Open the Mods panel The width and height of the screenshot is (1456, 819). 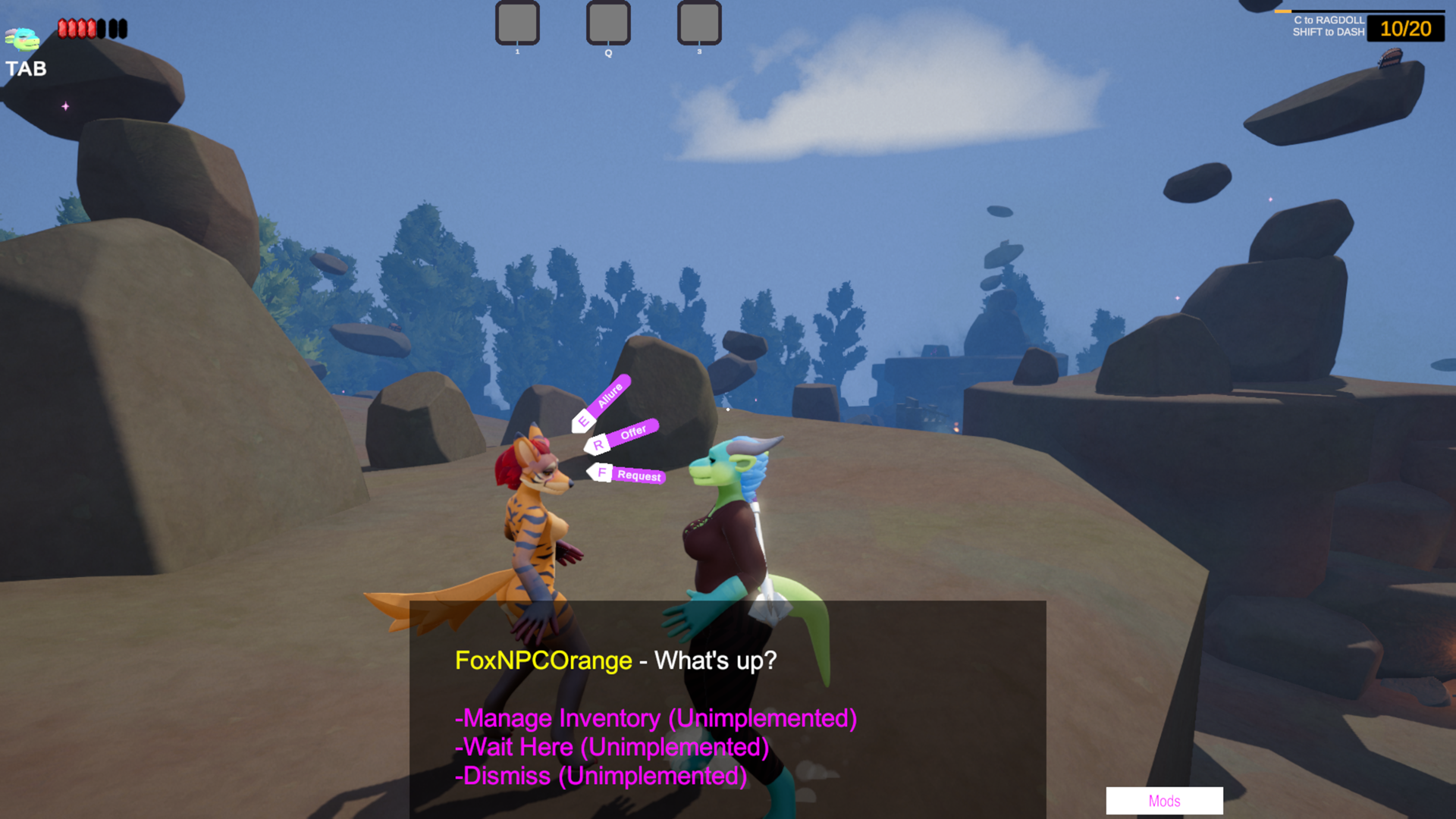click(x=1165, y=801)
